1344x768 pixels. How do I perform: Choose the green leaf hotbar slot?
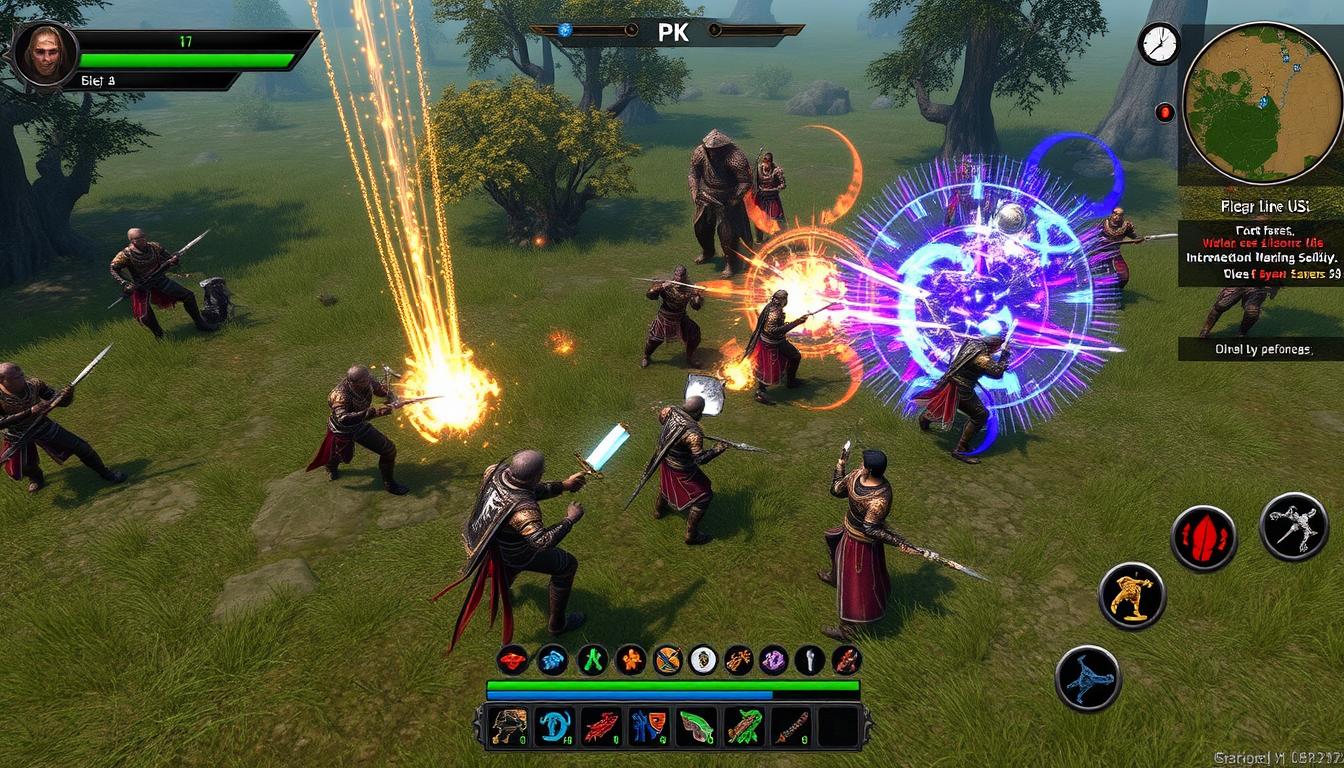696,726
